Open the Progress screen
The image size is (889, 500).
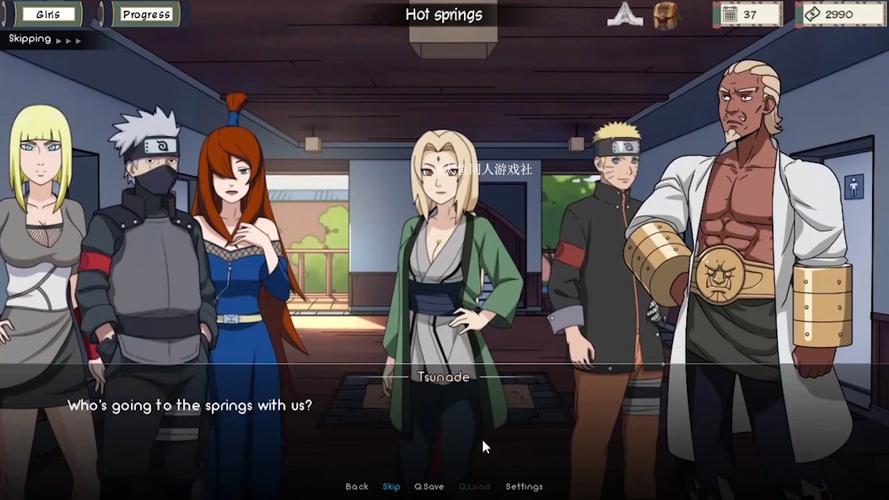point(145,14)
